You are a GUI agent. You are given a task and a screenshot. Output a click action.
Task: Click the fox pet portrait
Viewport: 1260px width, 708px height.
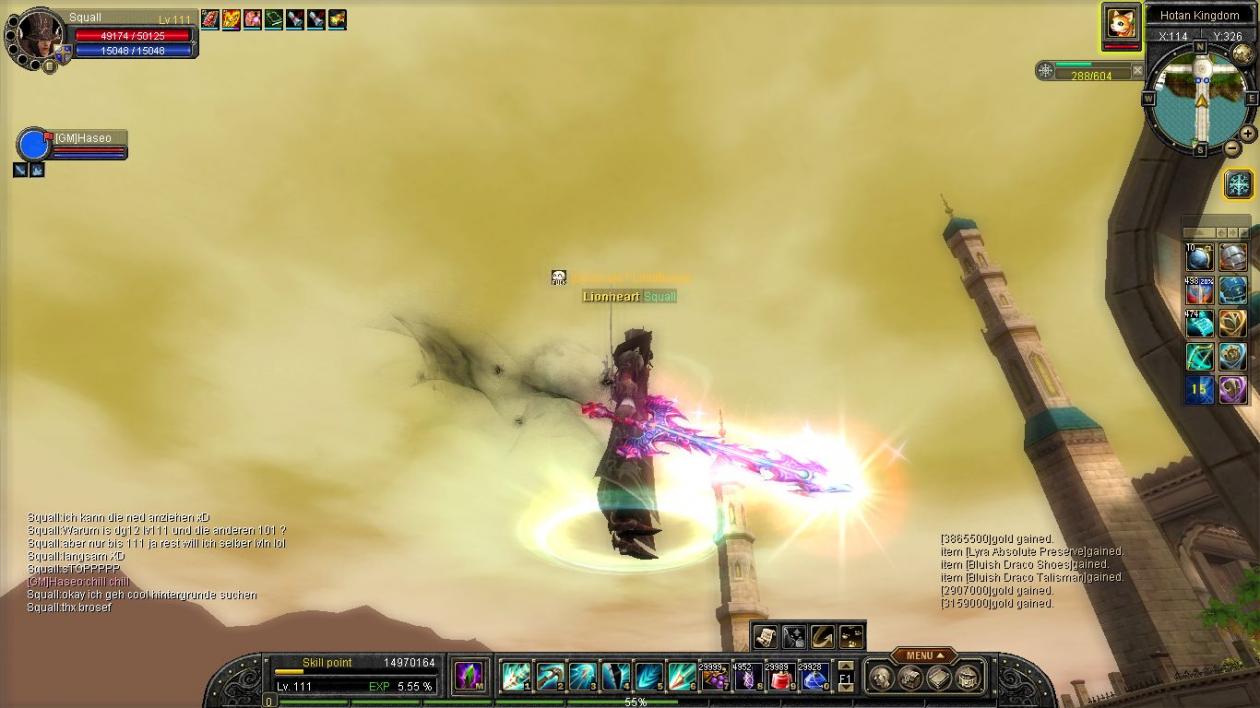pos(1121,24)
